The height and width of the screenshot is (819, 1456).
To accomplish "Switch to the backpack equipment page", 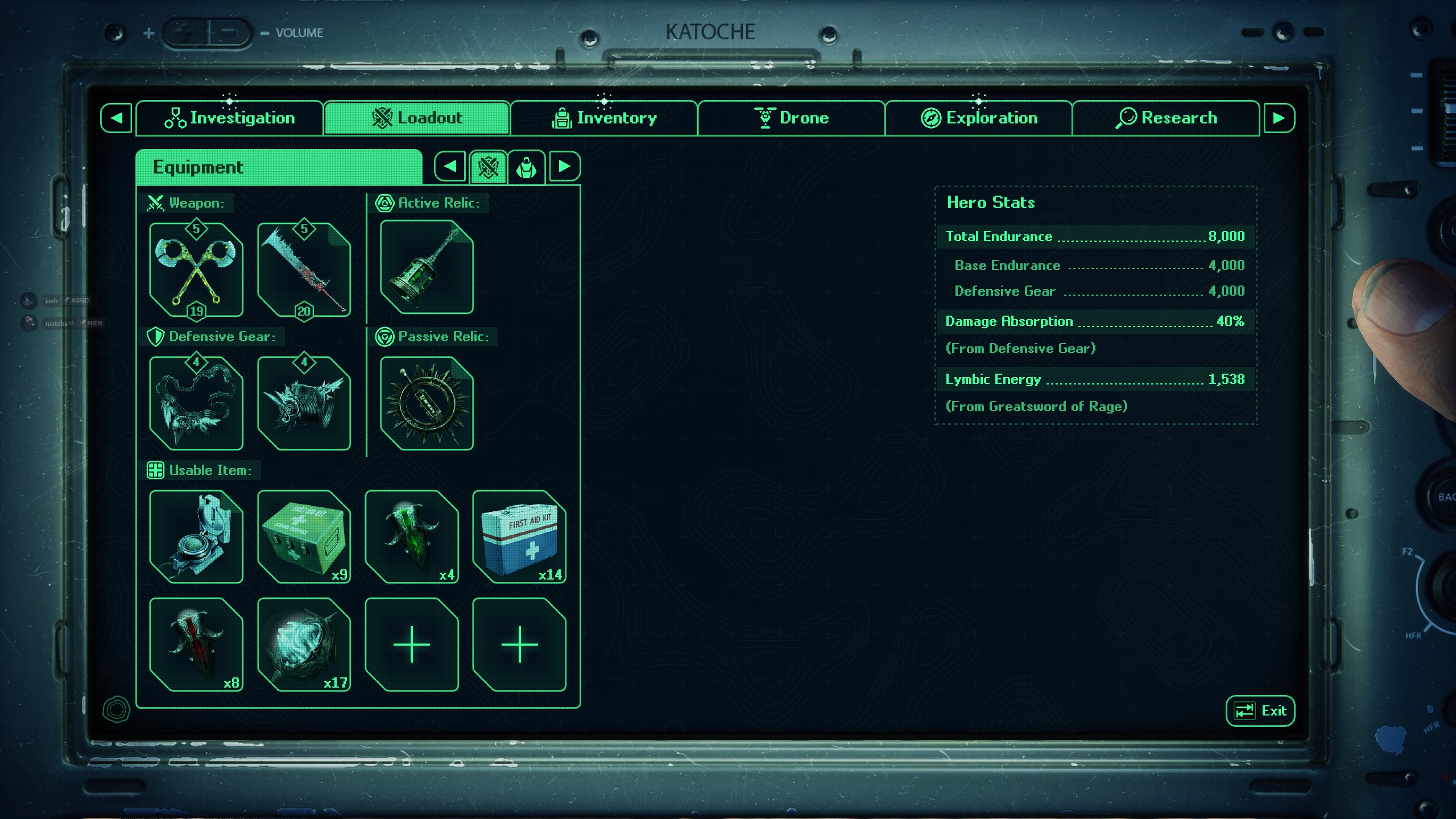I will point(526,167).
